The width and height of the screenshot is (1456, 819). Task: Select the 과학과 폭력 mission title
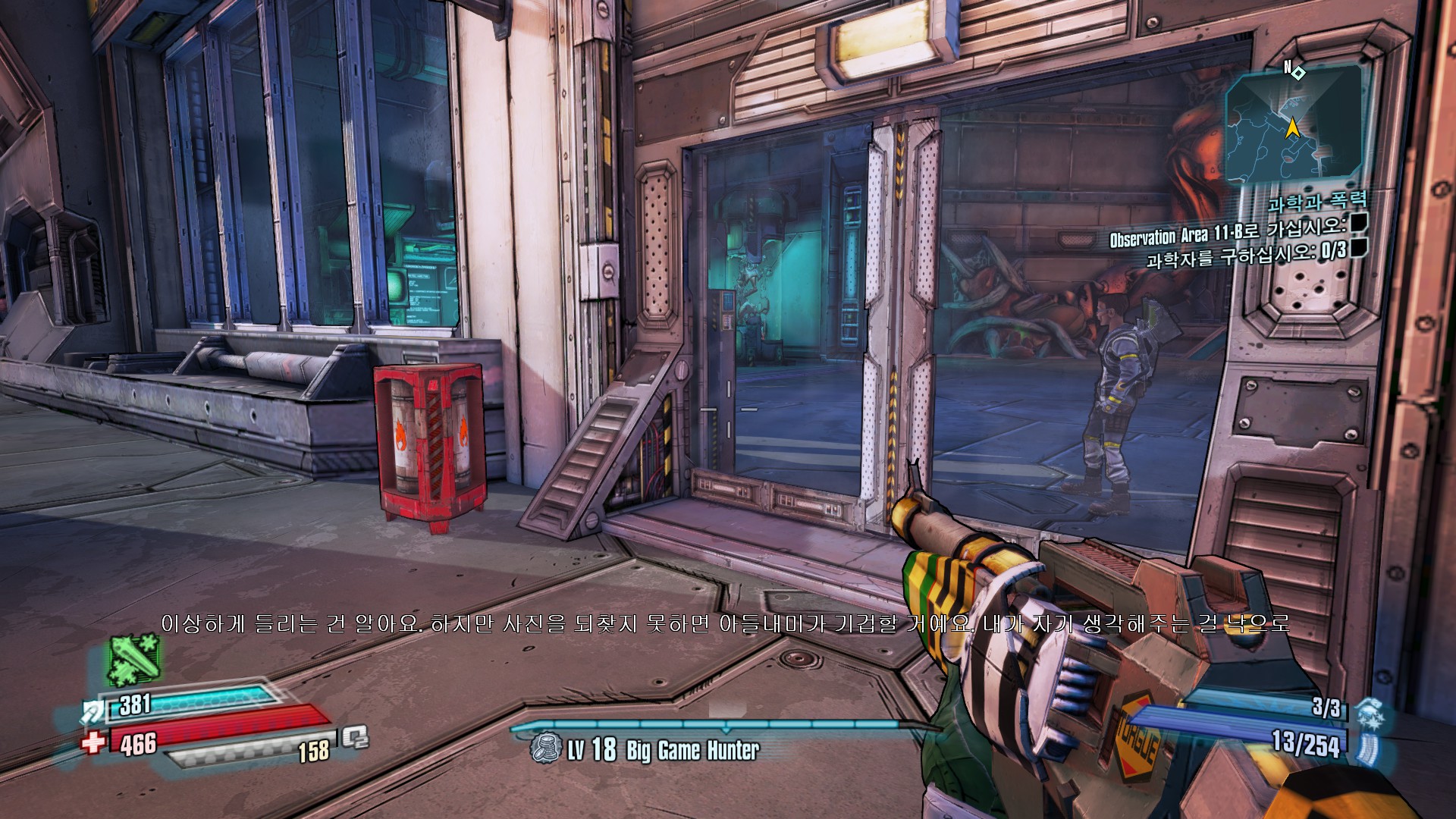[1317, 202]
